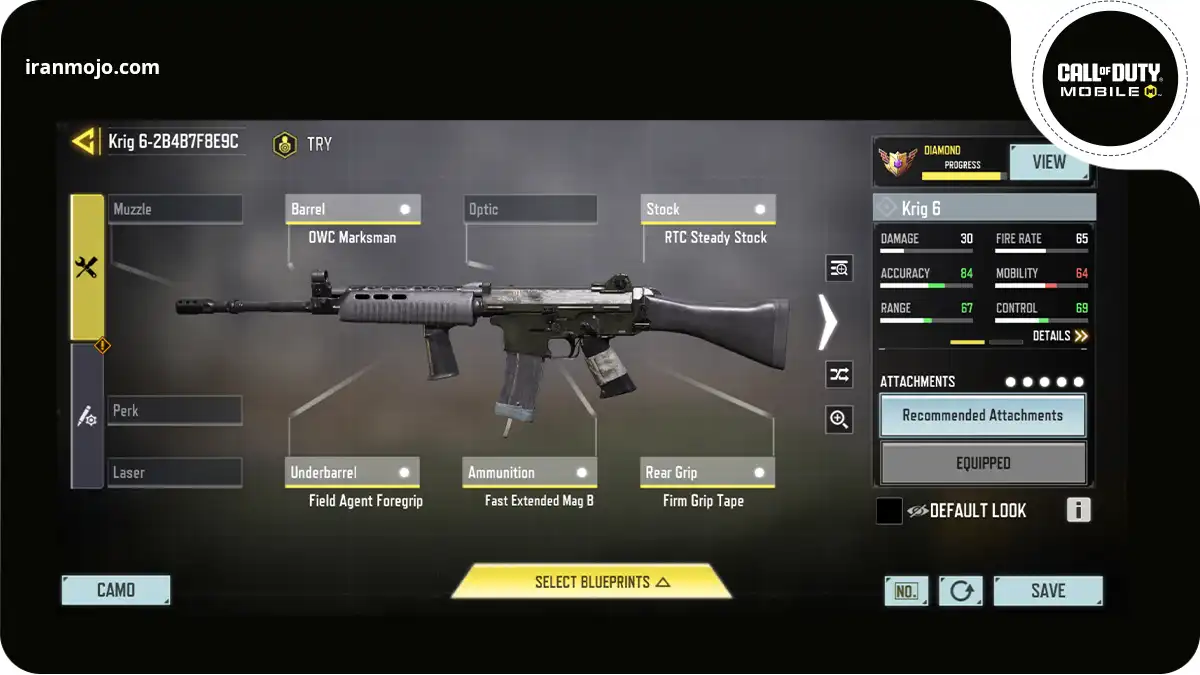
Task: Toggle the Default Look checkbox
Action: (x=889, y=511)
